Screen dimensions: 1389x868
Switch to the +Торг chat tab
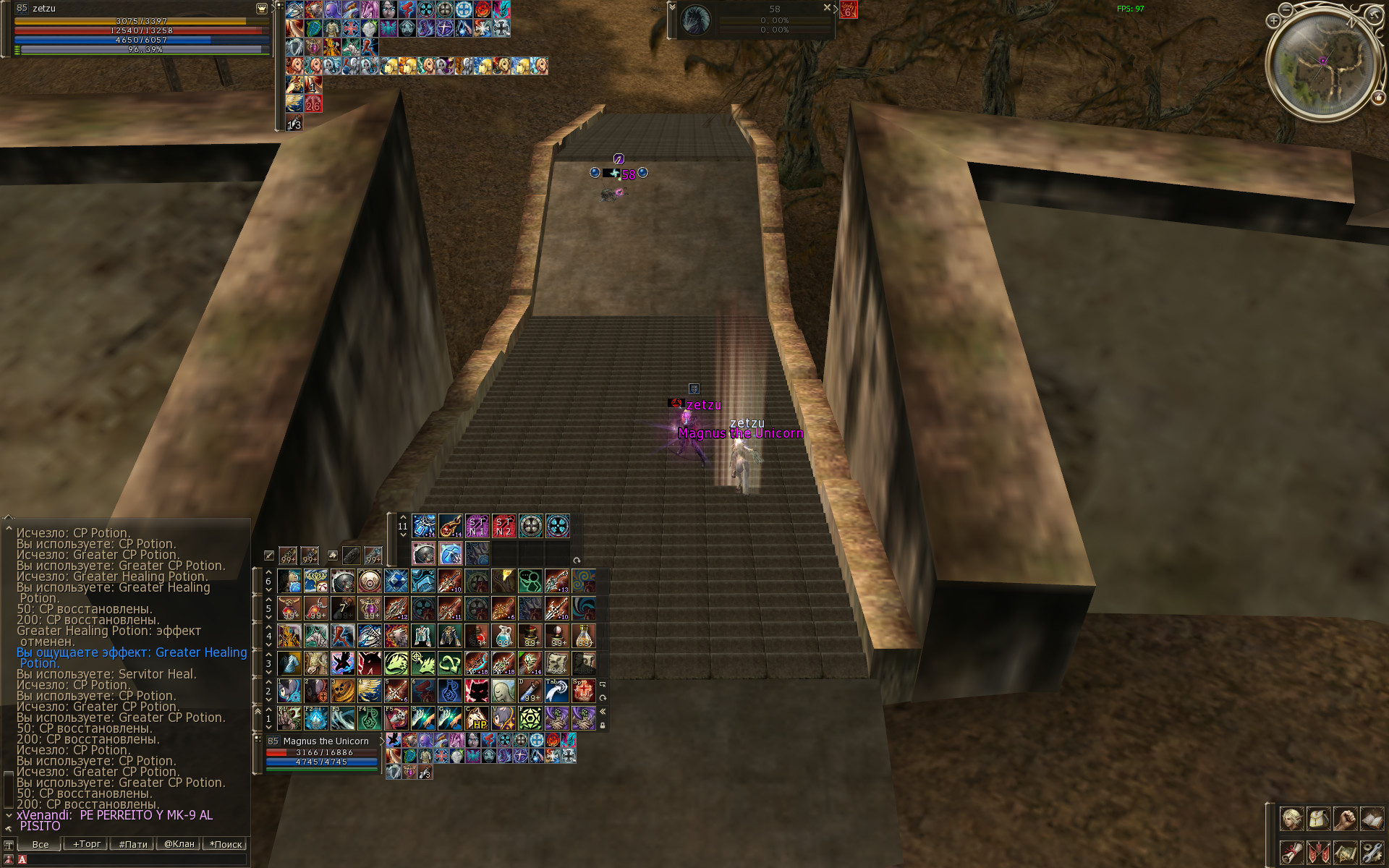87,844
